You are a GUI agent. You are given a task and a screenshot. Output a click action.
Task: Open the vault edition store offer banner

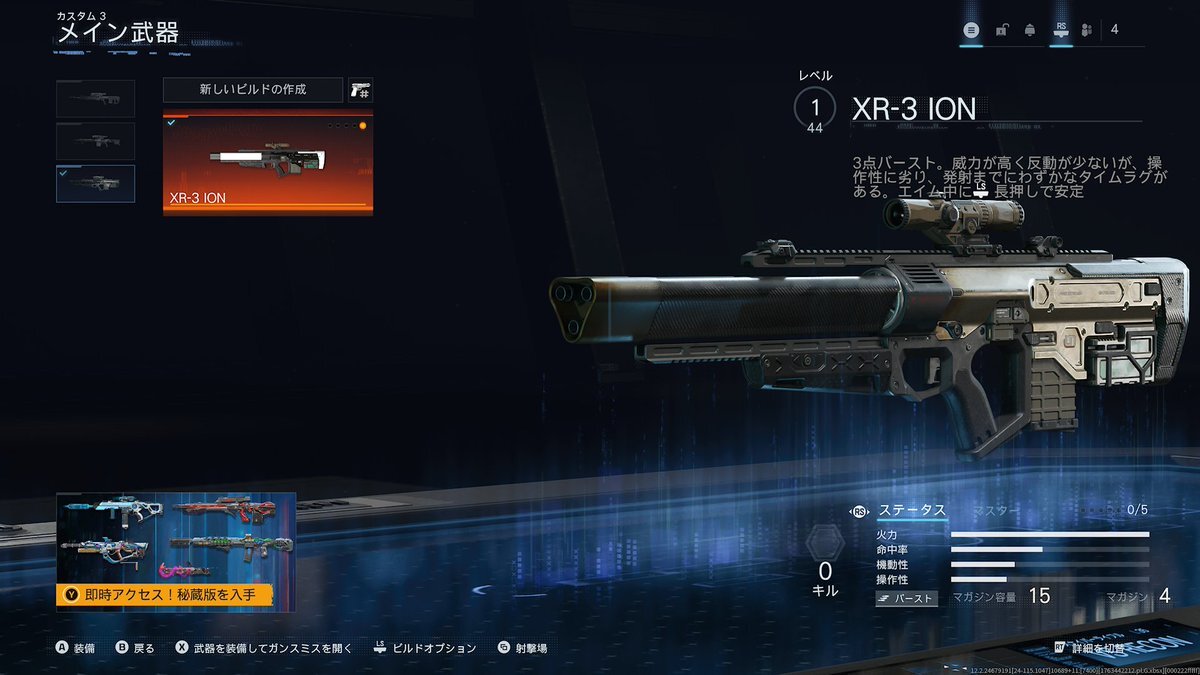click(x=176, y=552)
